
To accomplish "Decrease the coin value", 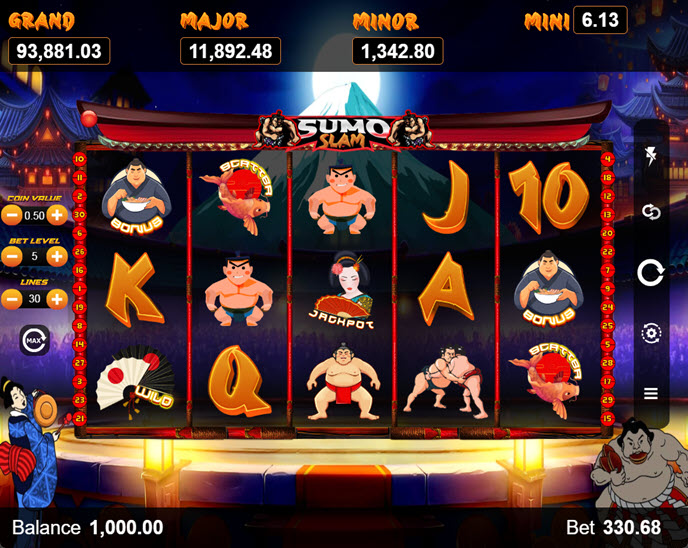I will (12, 214).
